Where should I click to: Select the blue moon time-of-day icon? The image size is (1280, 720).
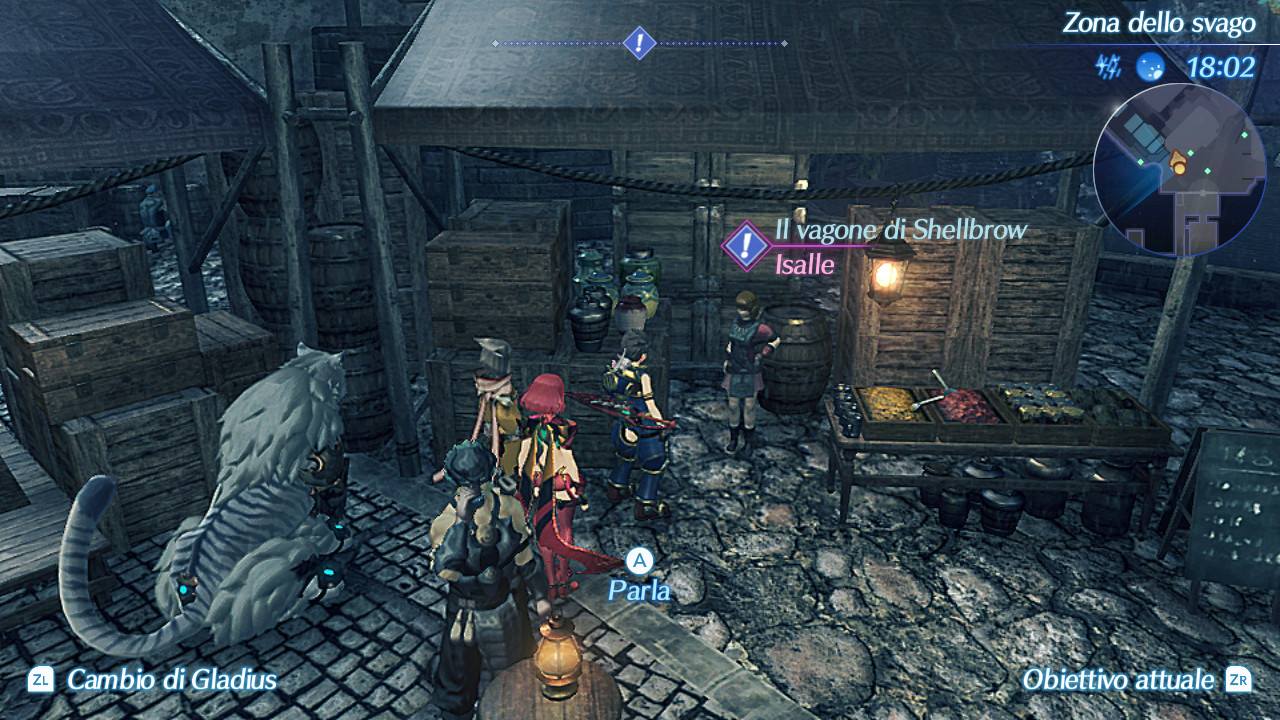[x=1151, y=67]
